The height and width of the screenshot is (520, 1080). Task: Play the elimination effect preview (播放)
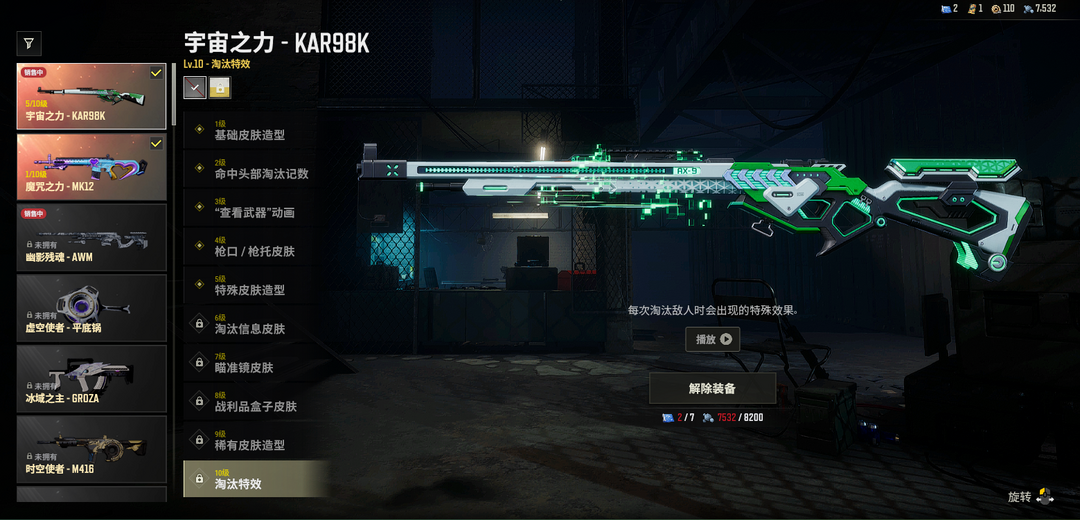(713, 339)
